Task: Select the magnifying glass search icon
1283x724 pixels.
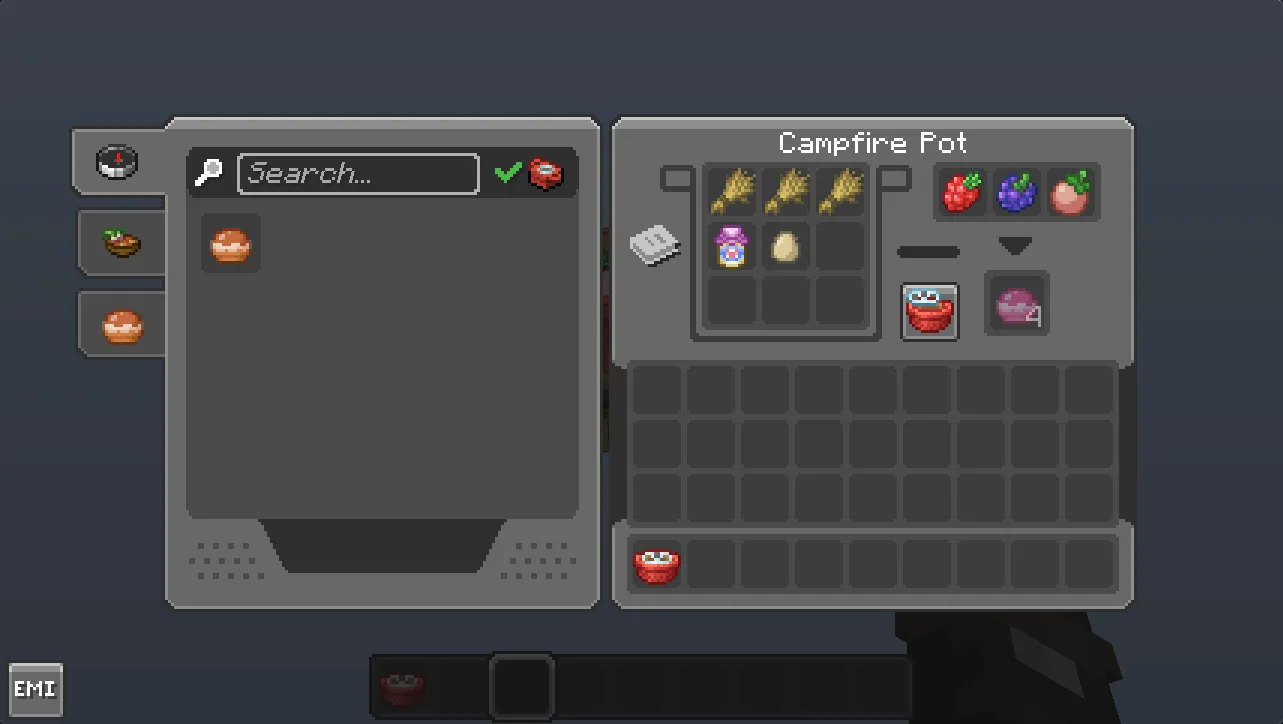Action: 207,173
